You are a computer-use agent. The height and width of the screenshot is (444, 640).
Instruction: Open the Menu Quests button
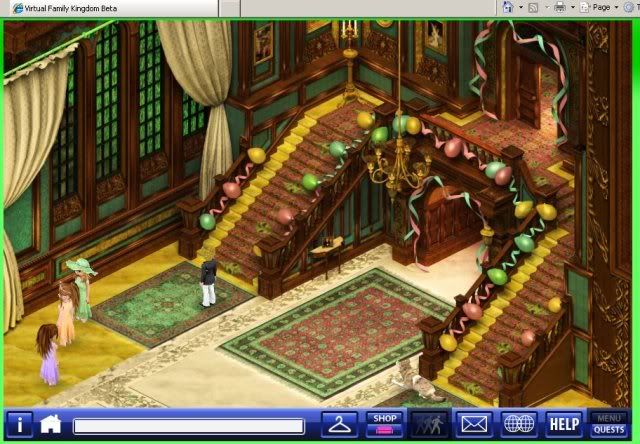pyautogui.click(x=609, y=424)
